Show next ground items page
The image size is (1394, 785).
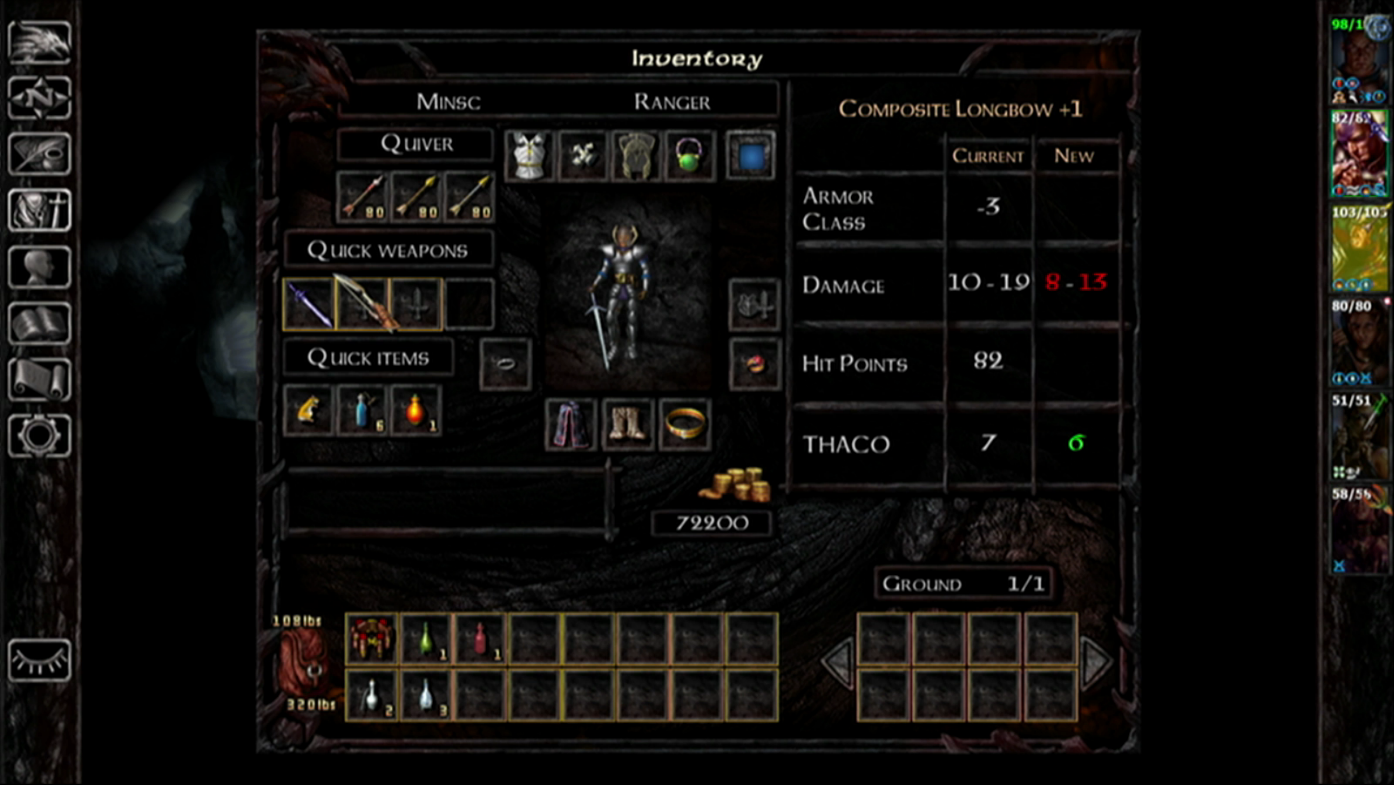(1095, 663)
